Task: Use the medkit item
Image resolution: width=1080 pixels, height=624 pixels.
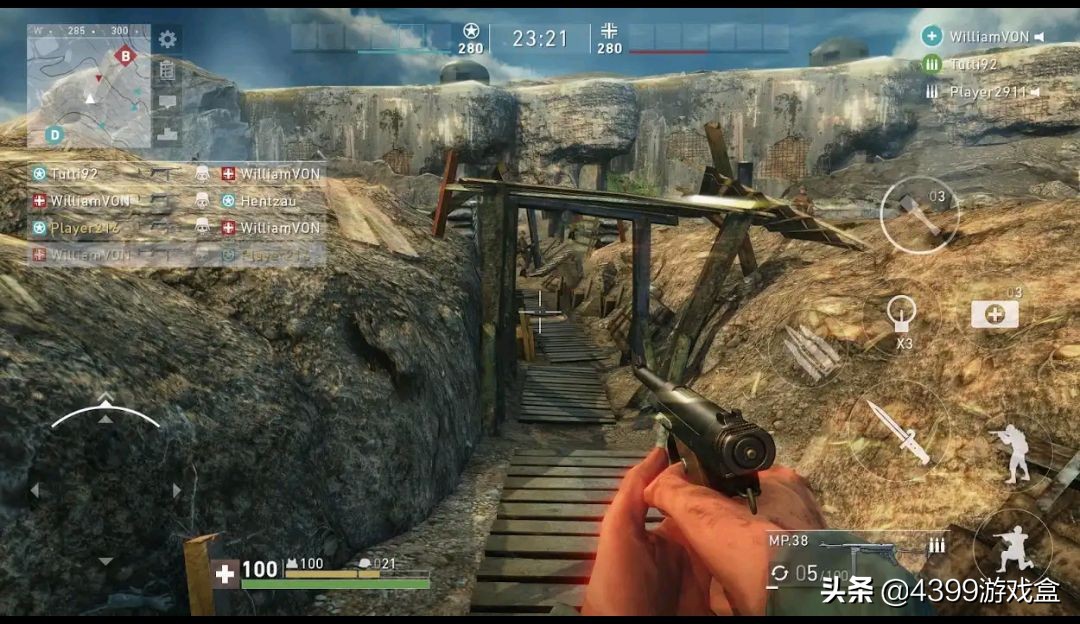Action: click(994, 314)
